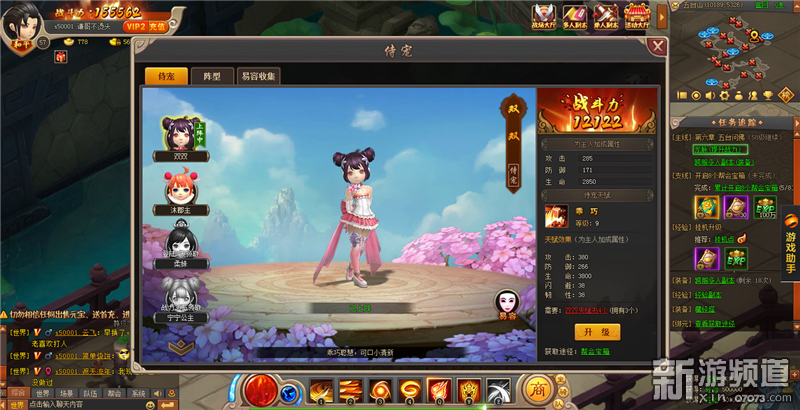Open the VIP2 充值 recharge button

coord(145,29)
